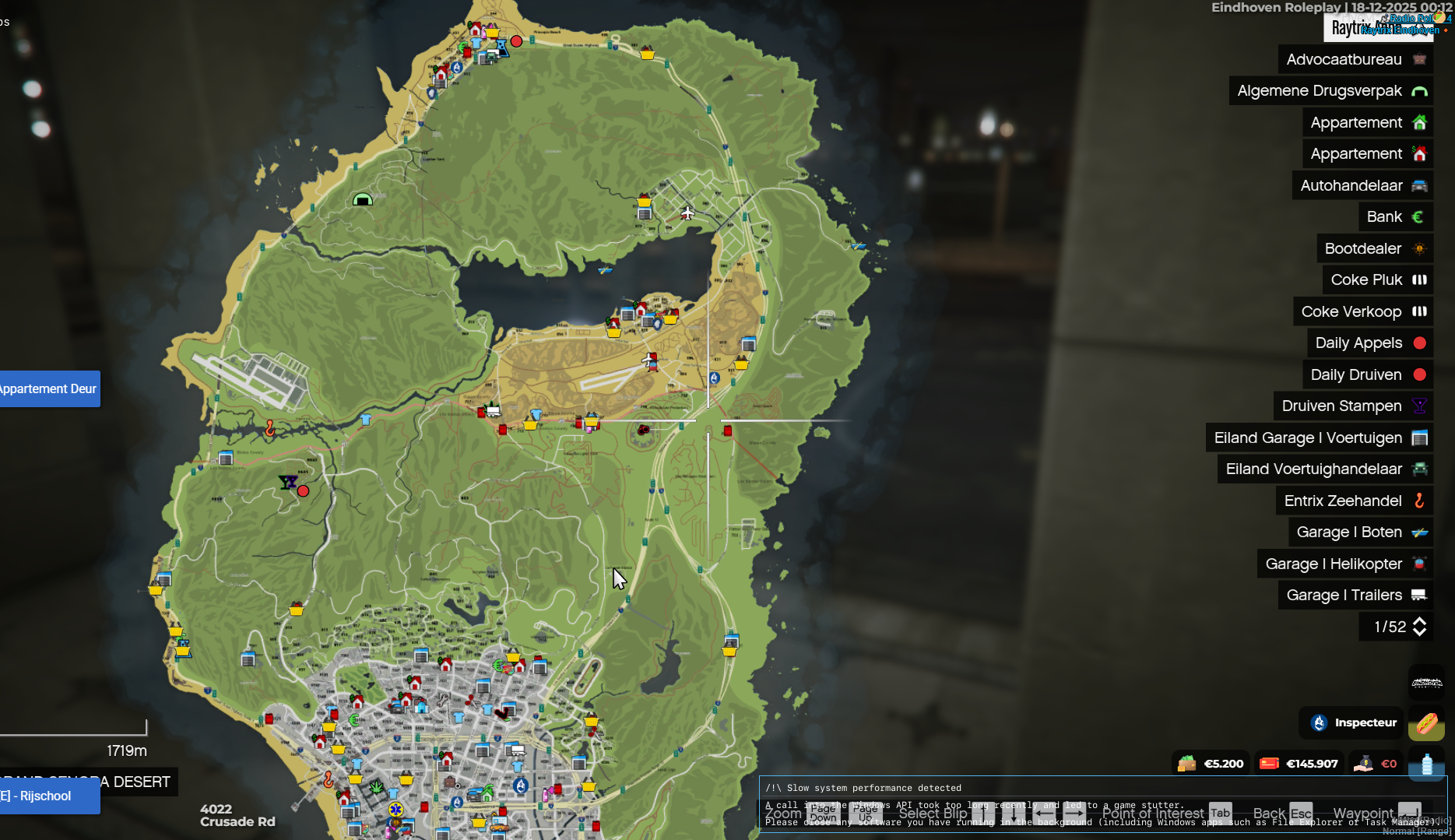Click the Coke Pluk icon in the legend
This screenshot has width=1455, height=840.
tap(1420, 279)
